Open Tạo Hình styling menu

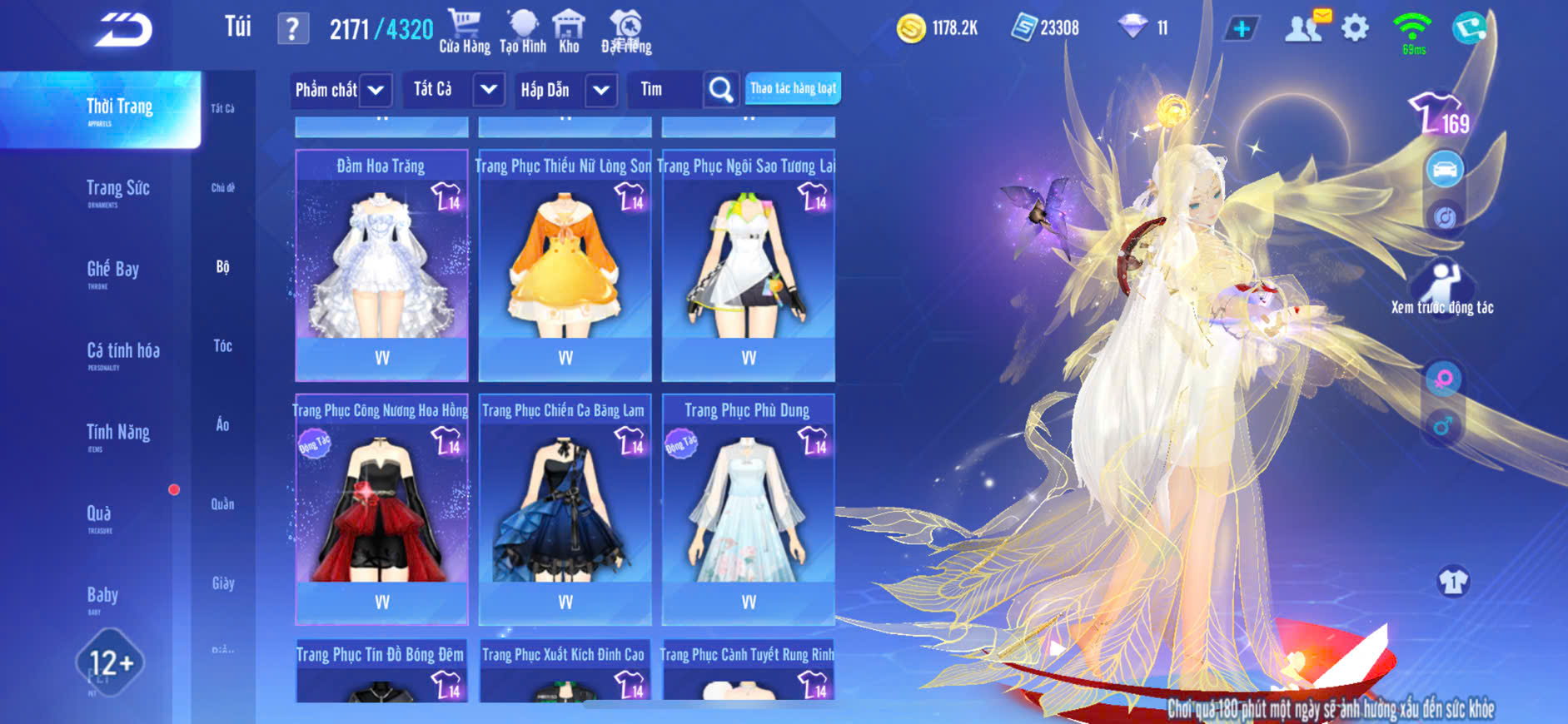(x=523, y=32)
